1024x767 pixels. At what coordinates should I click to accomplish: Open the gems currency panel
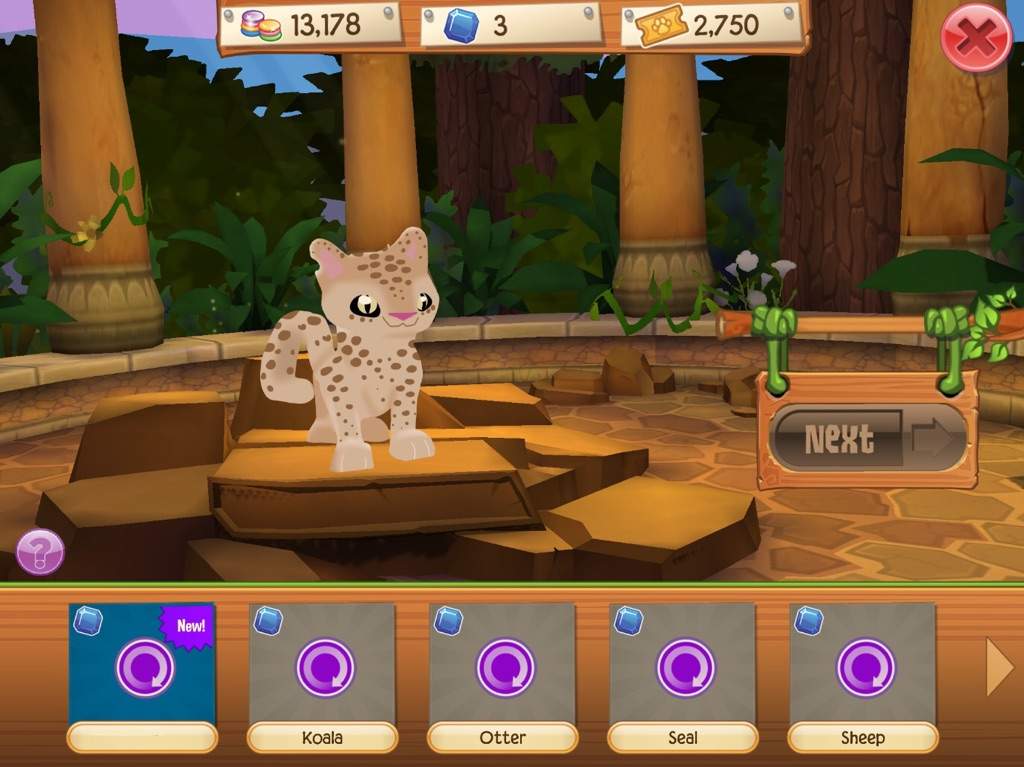[310, 26]
